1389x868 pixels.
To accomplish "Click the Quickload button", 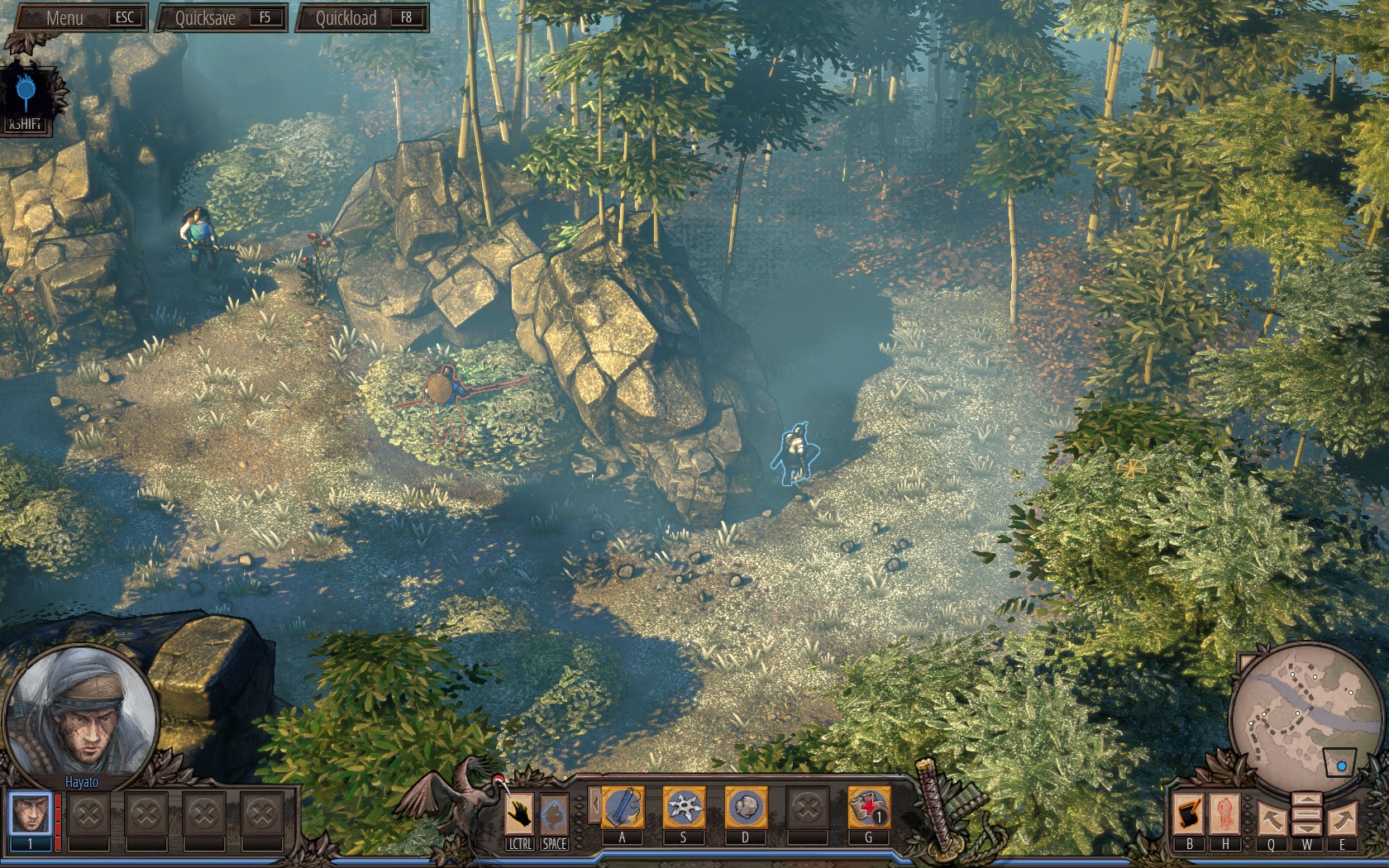I will [362, 17].
